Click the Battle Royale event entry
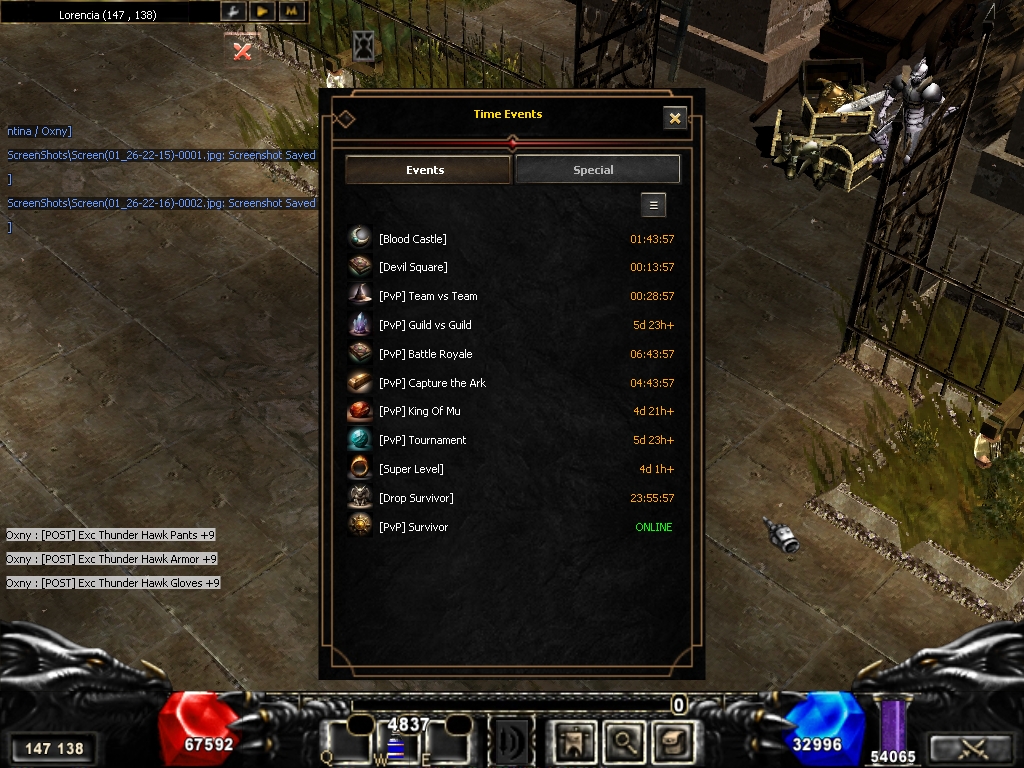 click(425, 354)
